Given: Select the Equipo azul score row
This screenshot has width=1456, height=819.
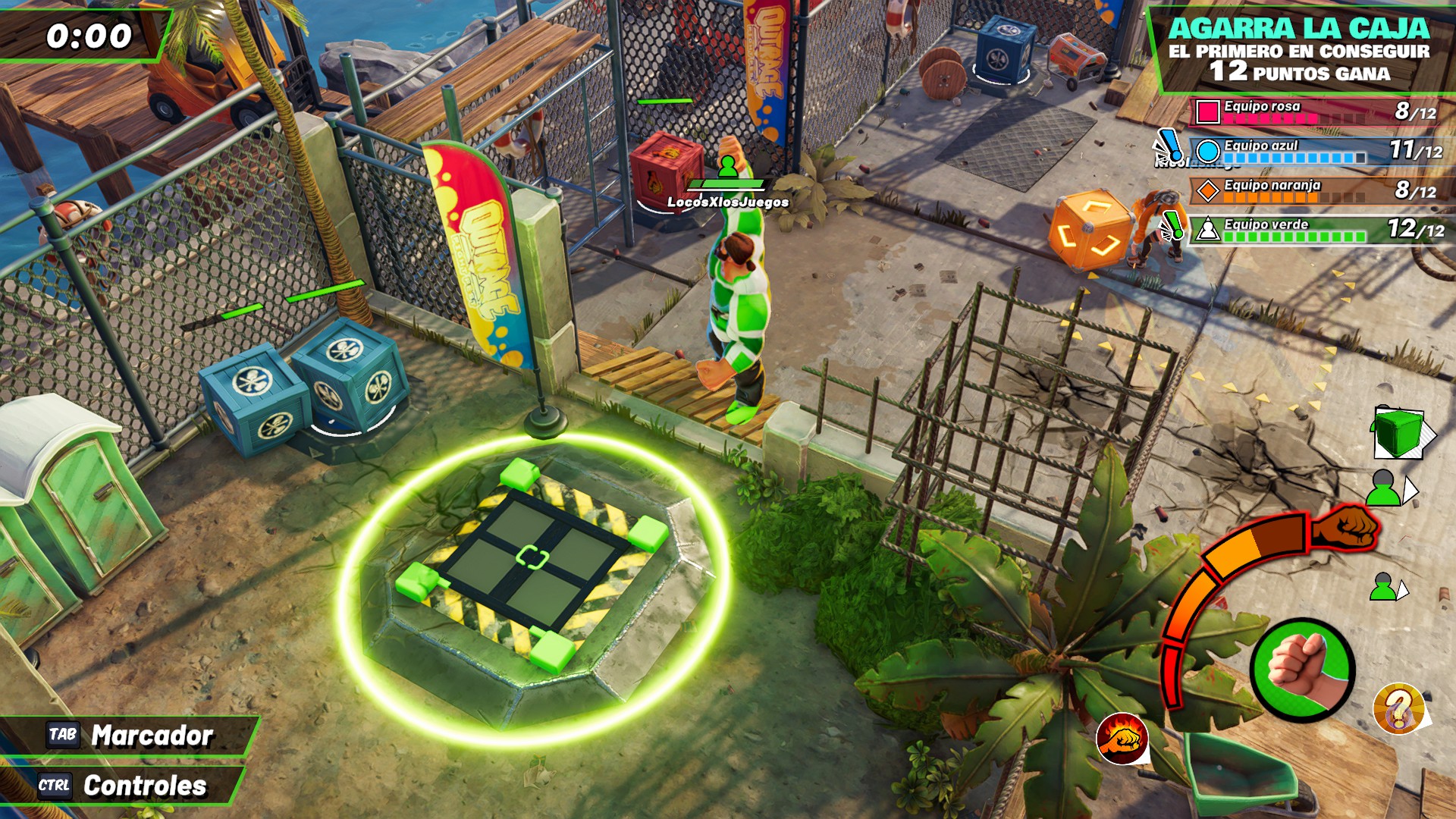Looking at the screenshot, I should 1319,150.
